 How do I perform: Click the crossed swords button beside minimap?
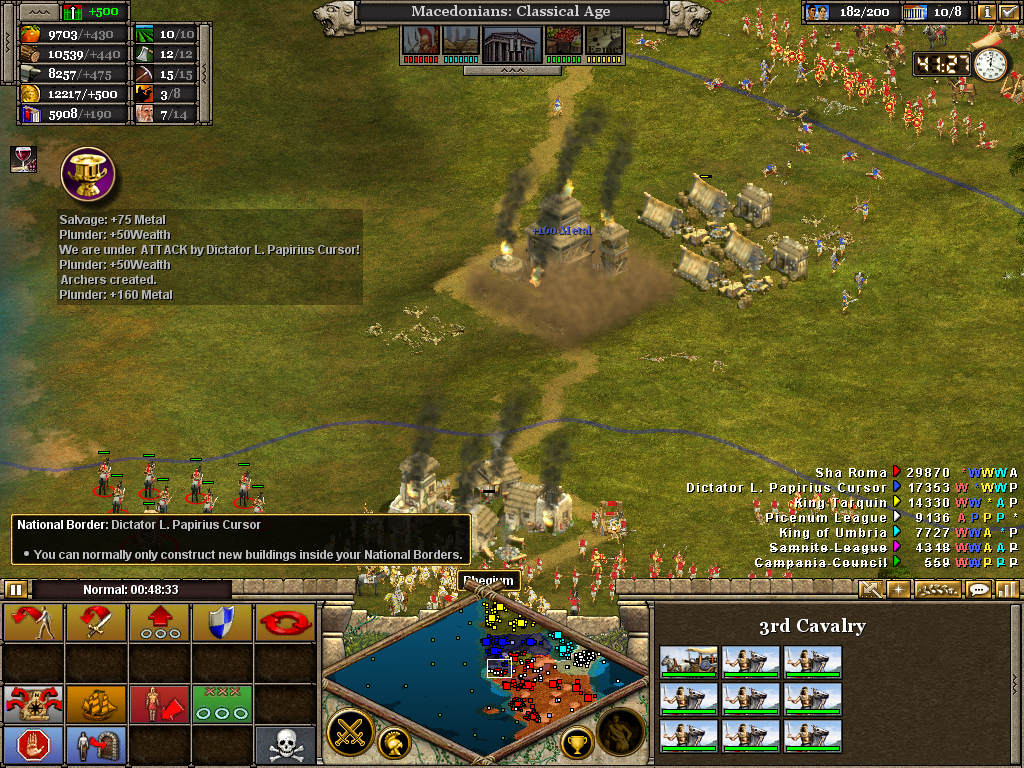tap(350, 731)
